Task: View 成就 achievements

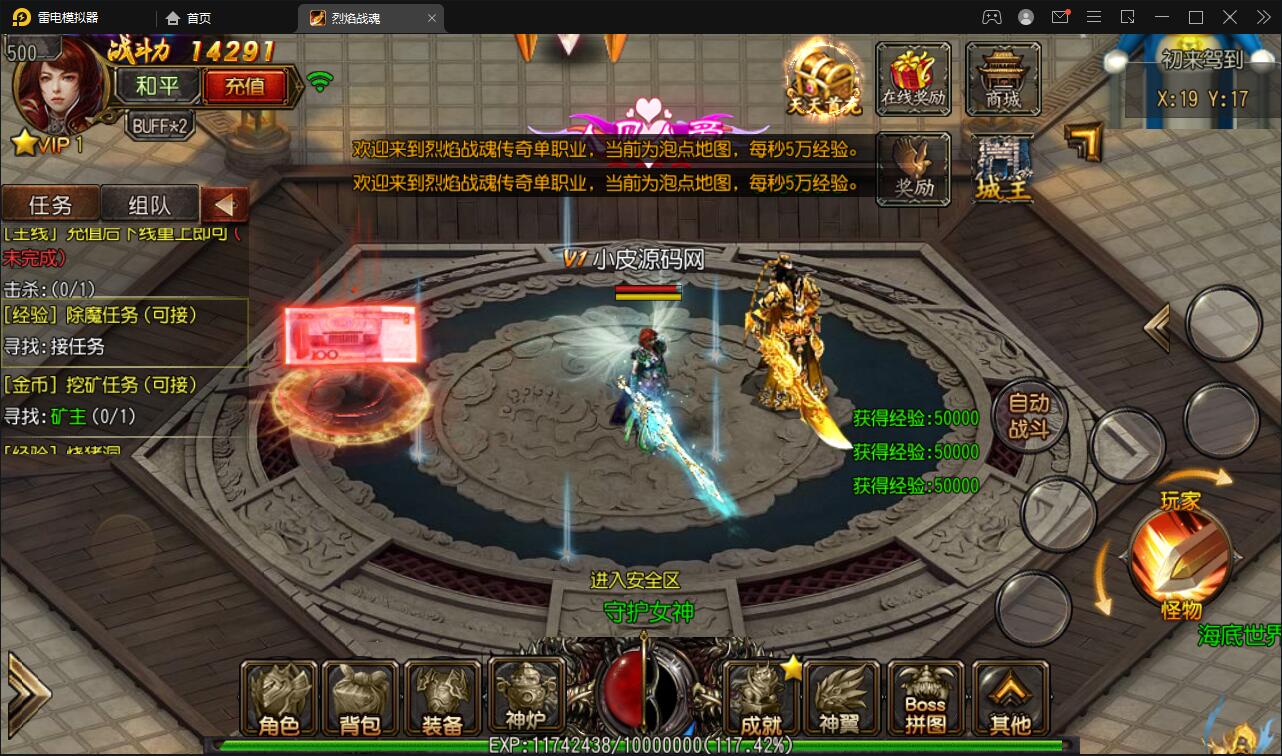Action: (760, 697)
